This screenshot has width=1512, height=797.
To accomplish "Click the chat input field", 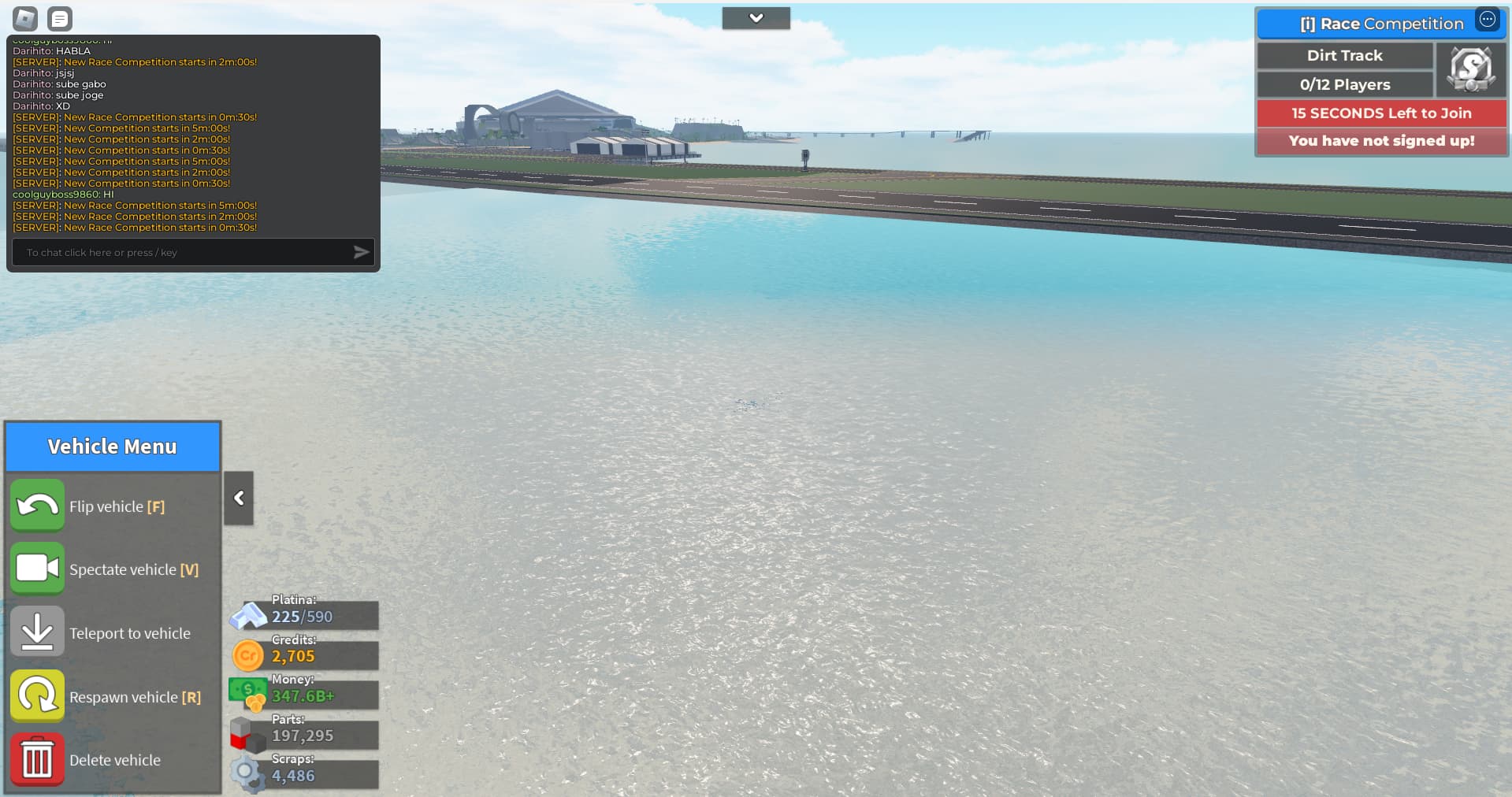I will [x=181, y=252].
